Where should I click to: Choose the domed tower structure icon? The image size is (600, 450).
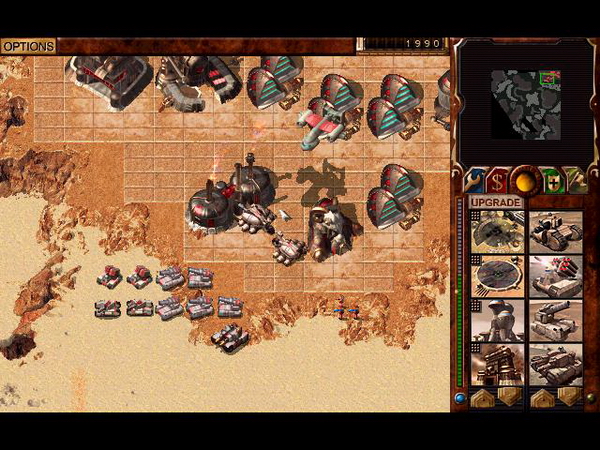(x=497, y=320)
